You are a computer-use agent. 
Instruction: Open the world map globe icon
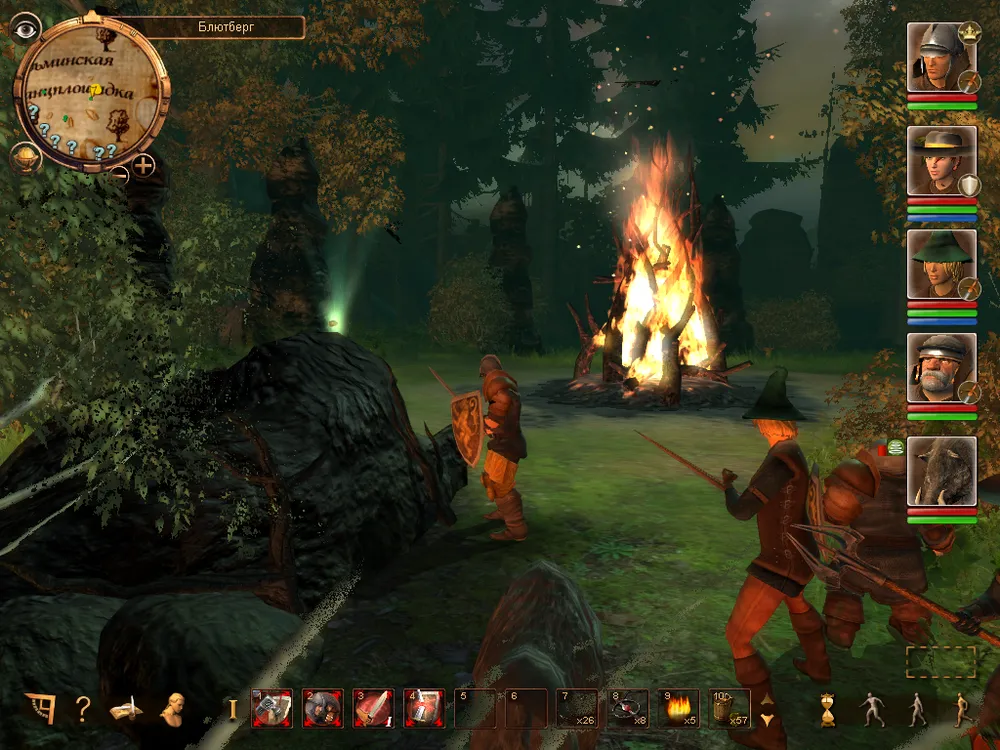pyautogui.click(x=26, y=158)
